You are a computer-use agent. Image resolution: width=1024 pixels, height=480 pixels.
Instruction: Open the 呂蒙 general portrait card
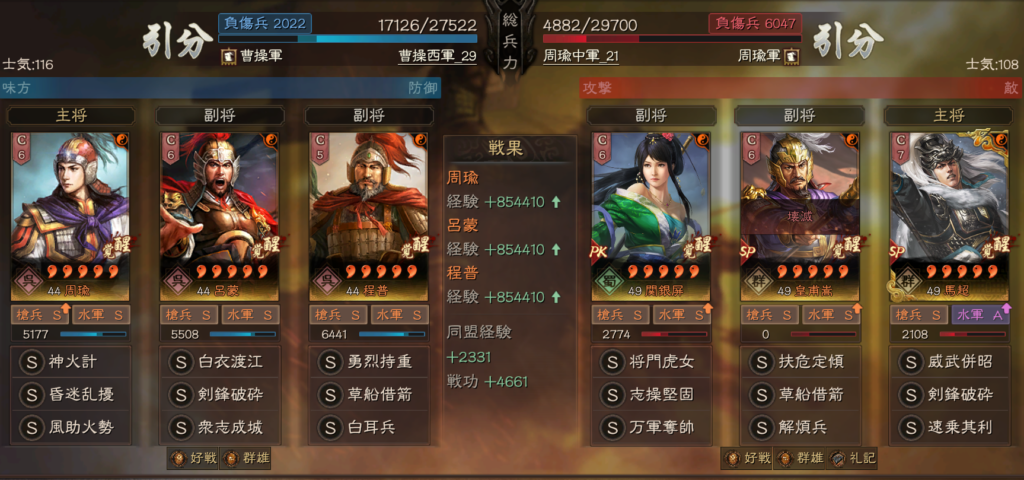[x=219, y=215]
